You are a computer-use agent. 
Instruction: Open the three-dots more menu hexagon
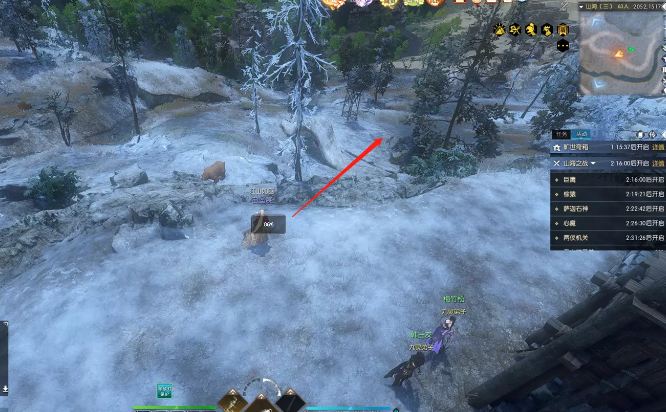coord(562,45)
